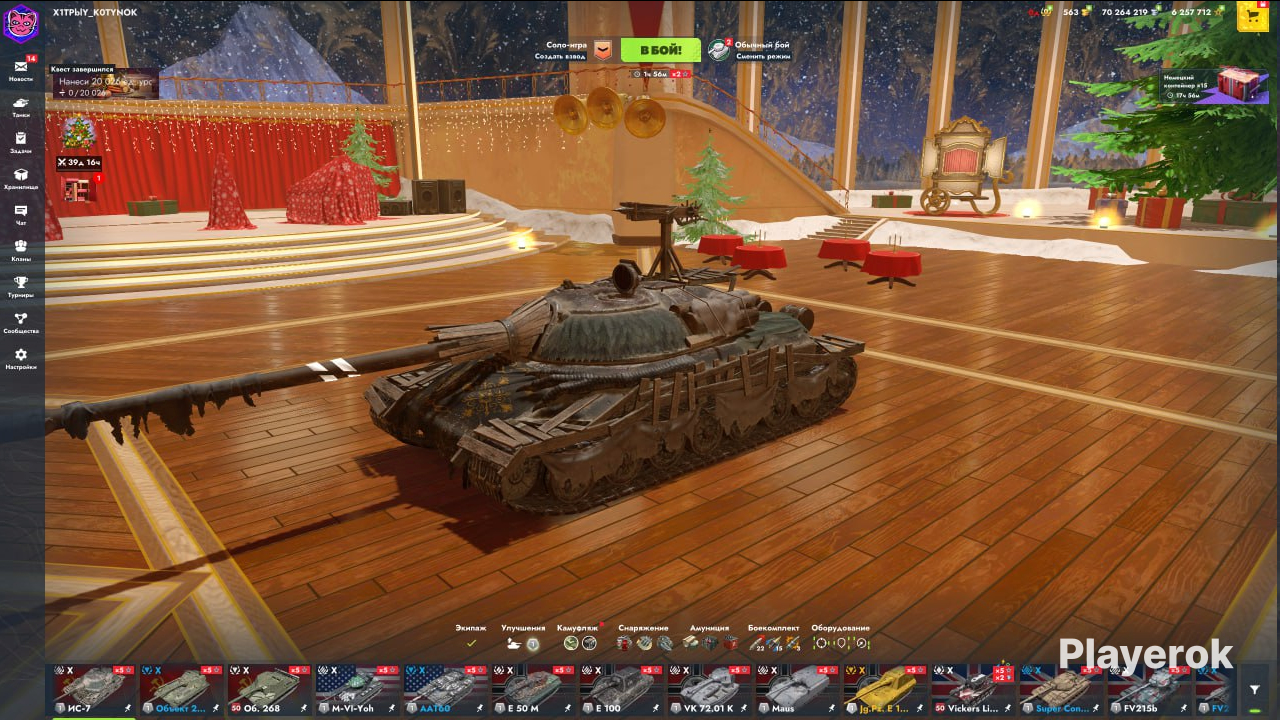Open the Танки (Tanks) section

tap(21, 106)
